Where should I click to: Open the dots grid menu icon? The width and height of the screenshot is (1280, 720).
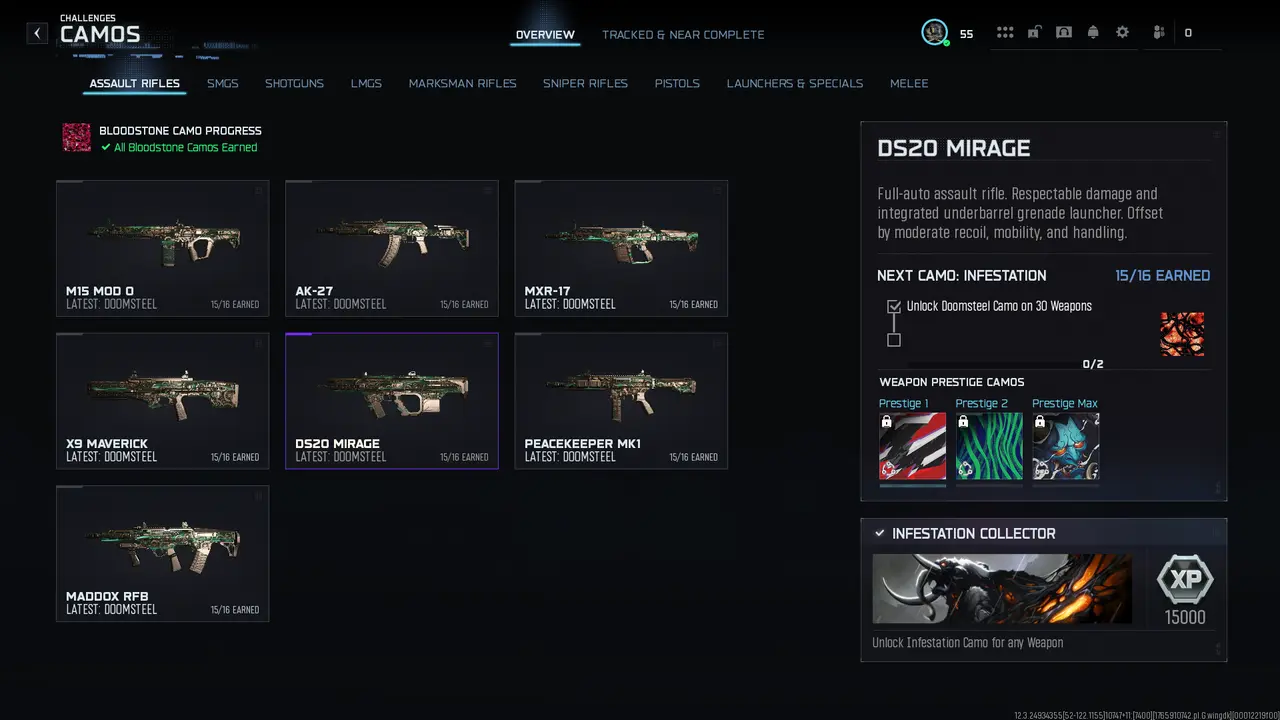tap(1005, 32)
